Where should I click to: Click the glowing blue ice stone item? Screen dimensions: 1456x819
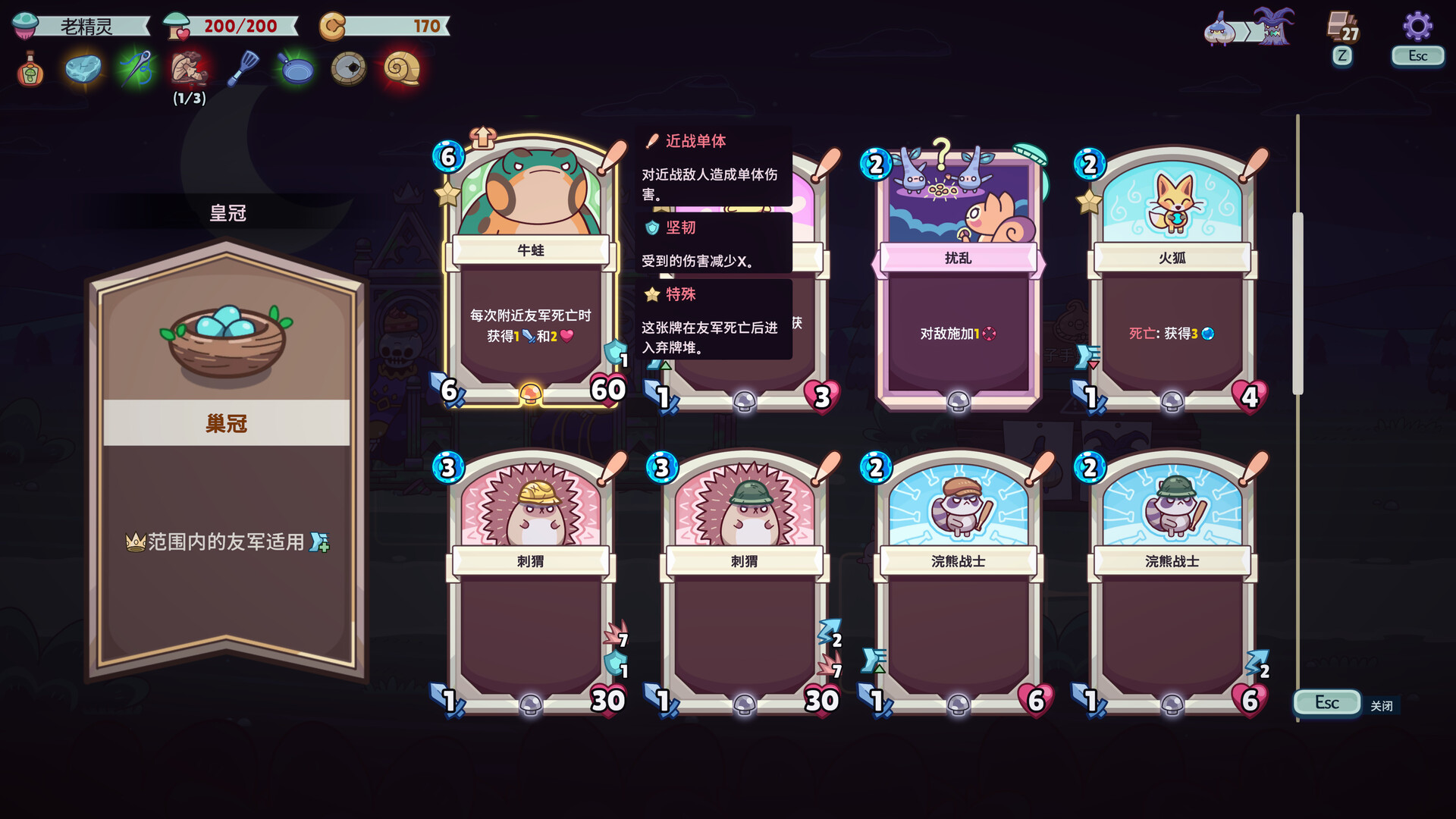(82, 69)
